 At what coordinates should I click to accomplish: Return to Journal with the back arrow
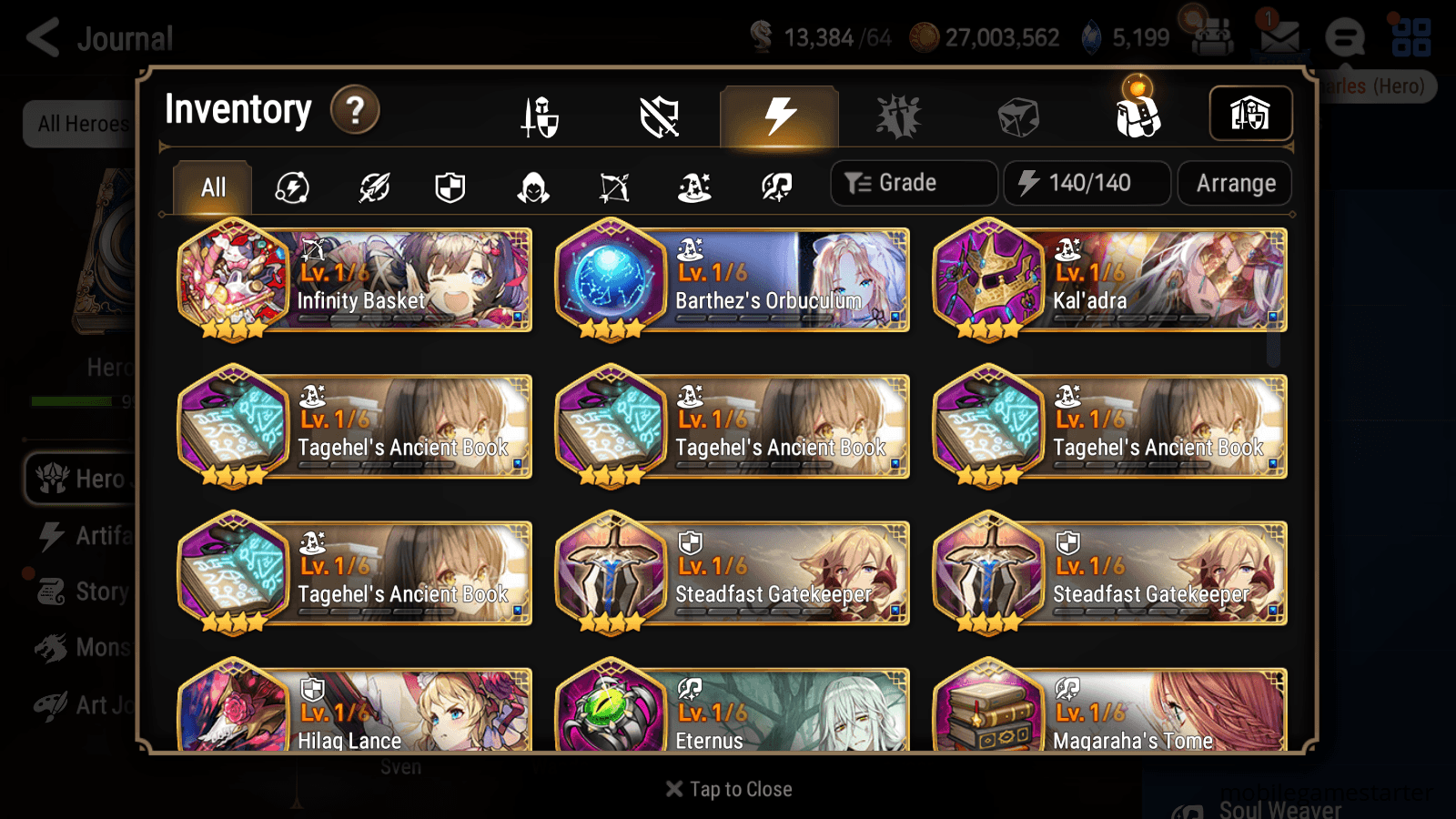point(44,38)
